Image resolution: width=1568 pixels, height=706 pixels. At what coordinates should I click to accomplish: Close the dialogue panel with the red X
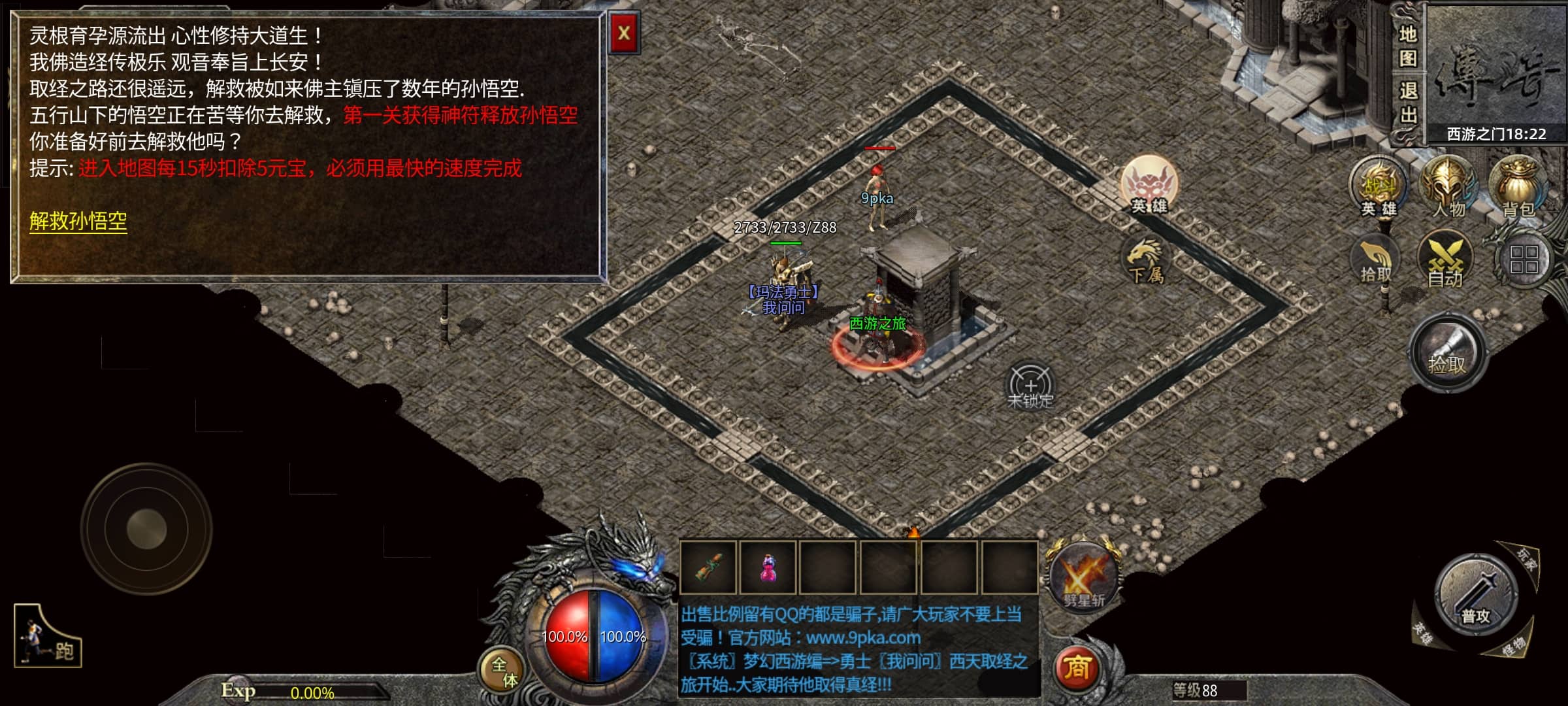coord(624,33)
